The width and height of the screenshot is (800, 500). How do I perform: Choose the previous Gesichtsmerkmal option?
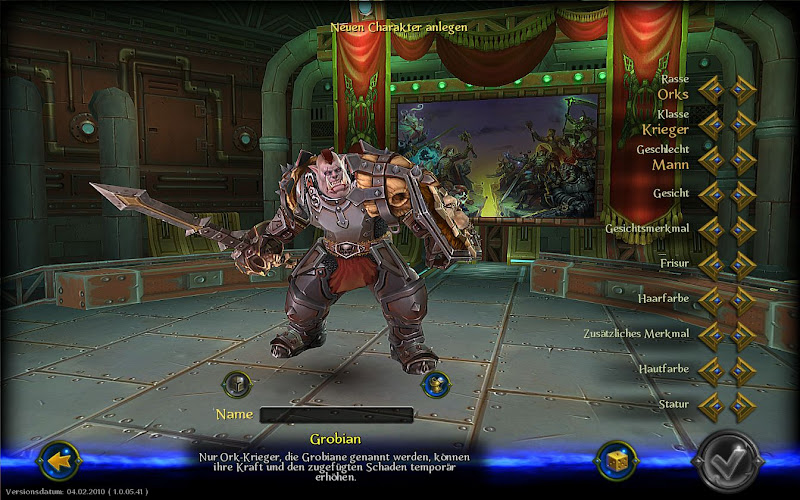coord(711,229)
